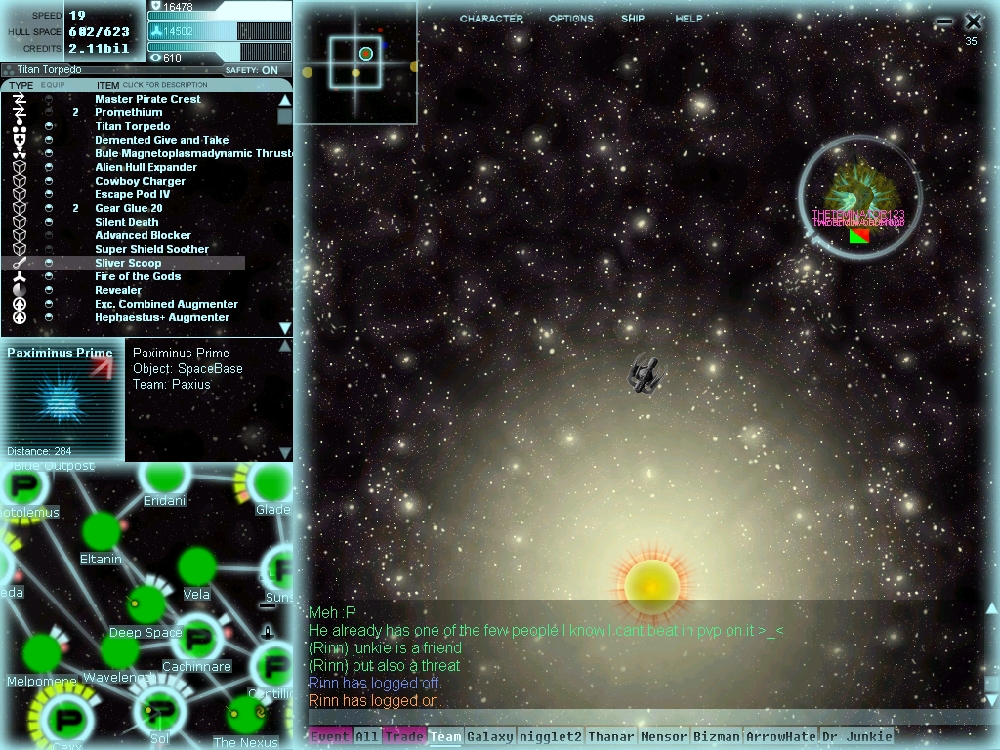Open the Character menu
The height and width of the screenshot is (750, 1000).
491,19
